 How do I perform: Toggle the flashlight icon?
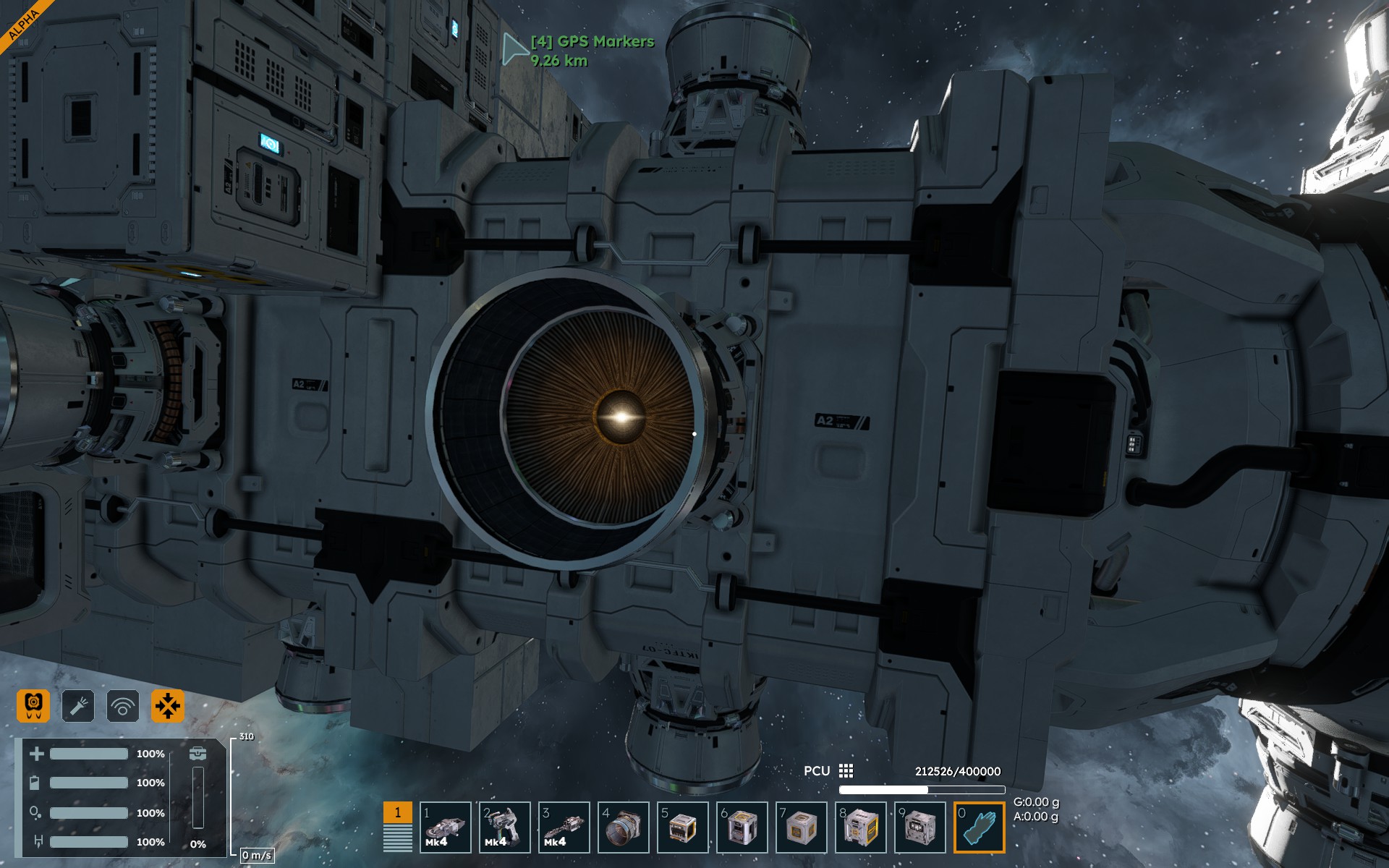click(x=78, y=705)
